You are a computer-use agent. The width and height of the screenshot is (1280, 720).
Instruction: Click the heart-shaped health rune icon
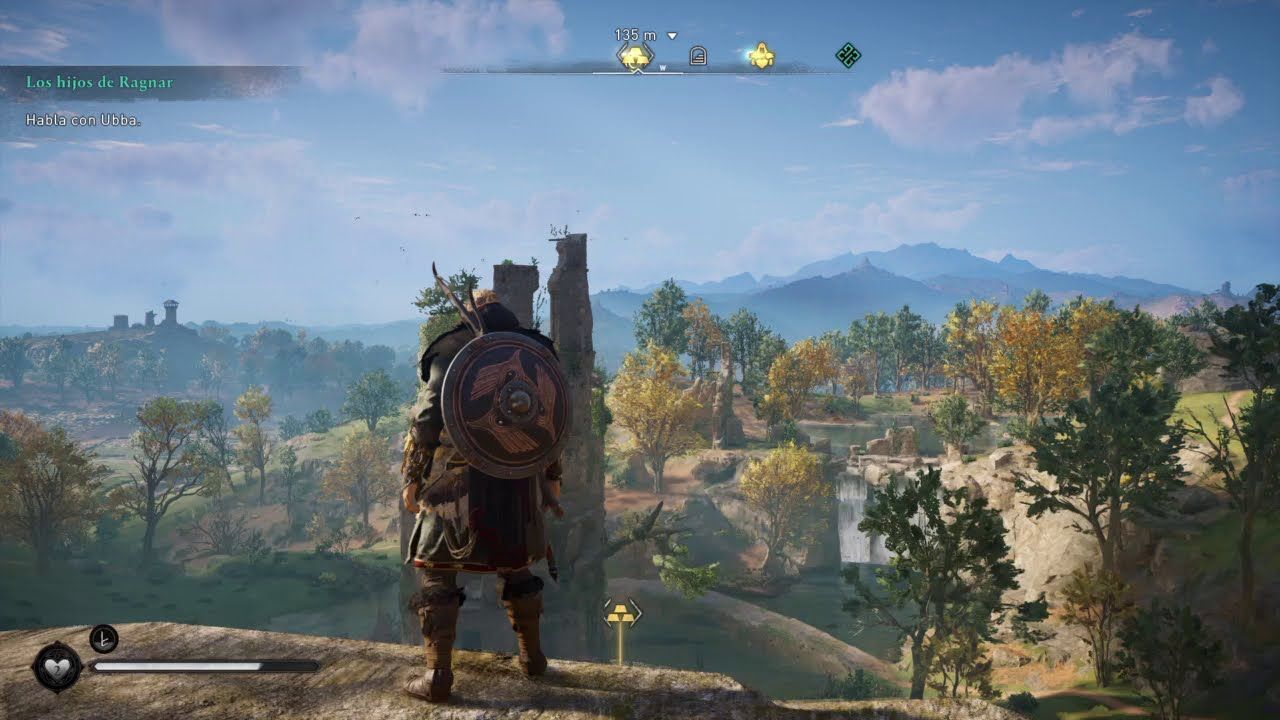pos(57,667)
